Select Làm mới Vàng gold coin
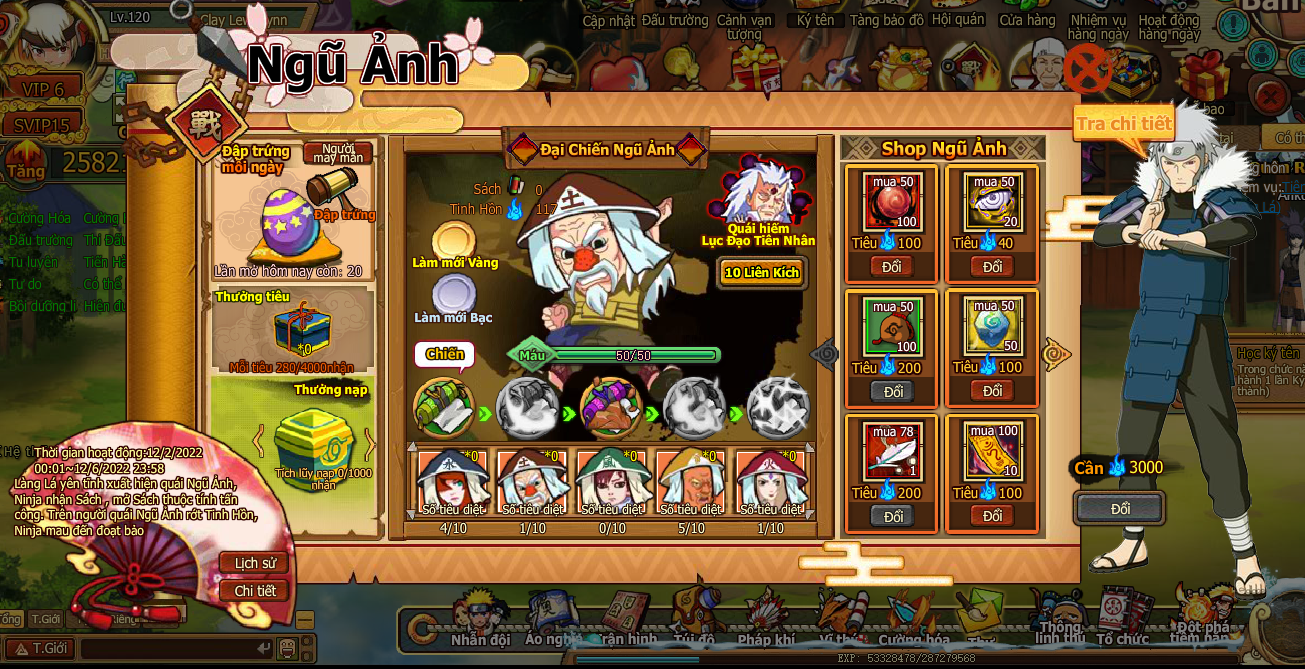 454,242
